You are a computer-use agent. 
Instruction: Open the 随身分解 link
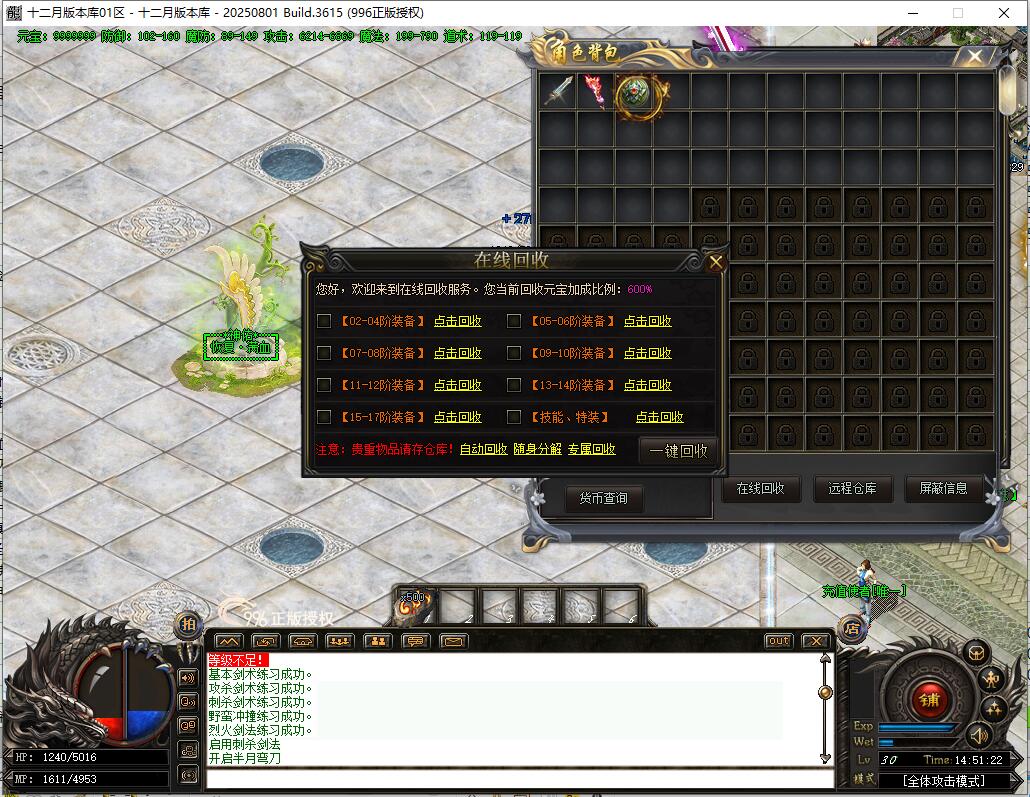click(x=537, y=450)
